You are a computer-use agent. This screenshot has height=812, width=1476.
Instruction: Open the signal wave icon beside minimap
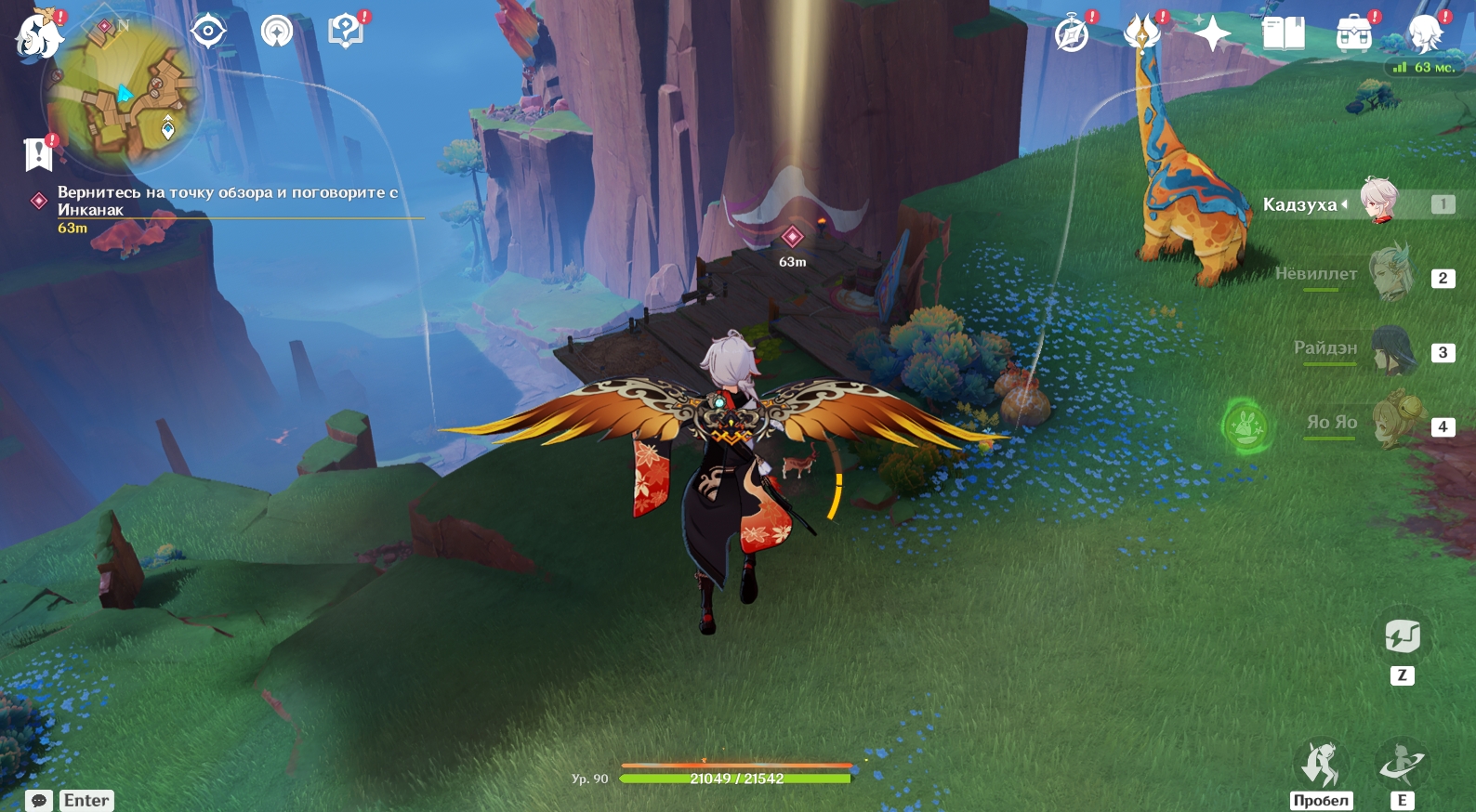[x=276, y=32]
